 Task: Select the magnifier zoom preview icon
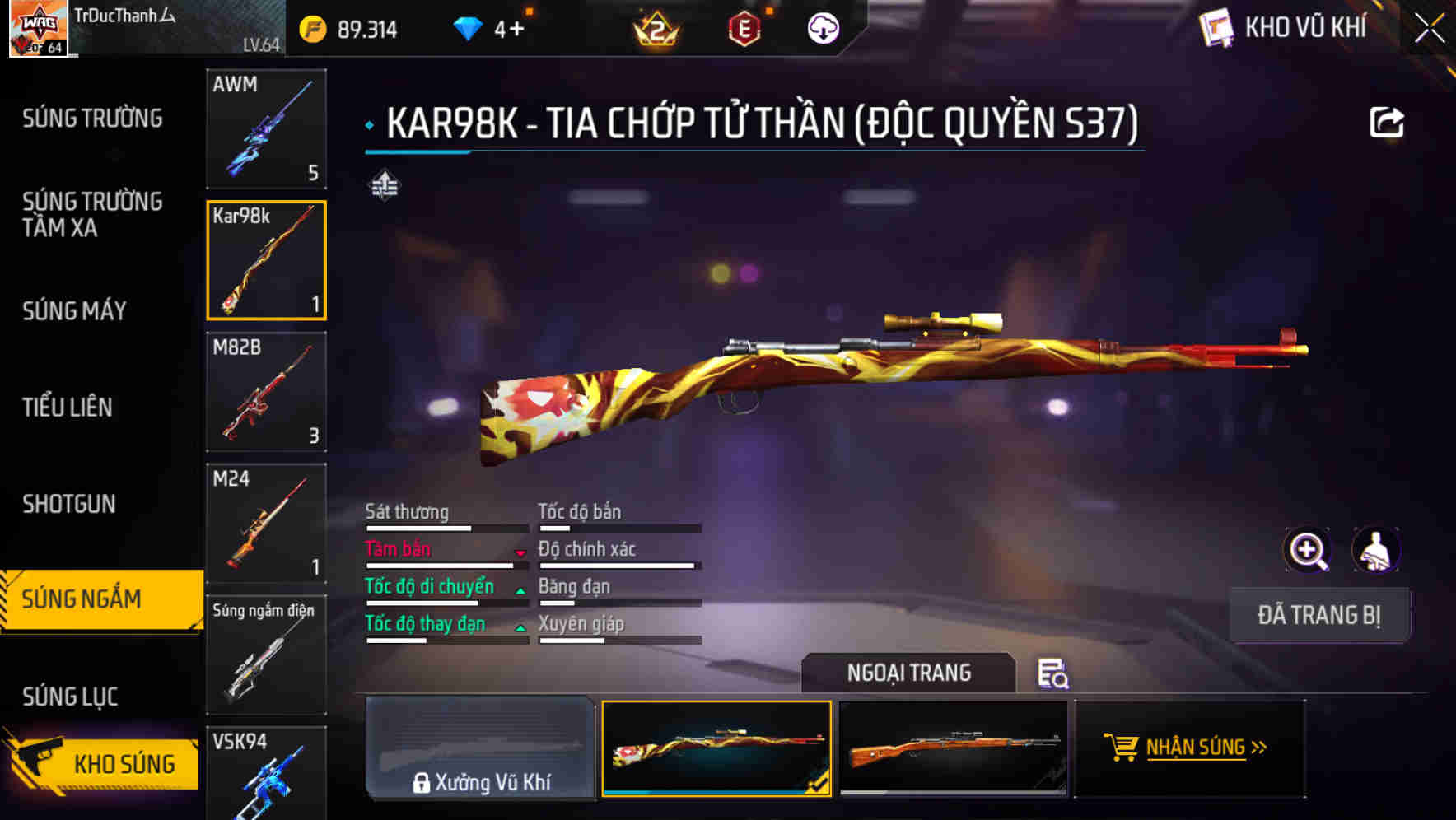coord(1308,550)
